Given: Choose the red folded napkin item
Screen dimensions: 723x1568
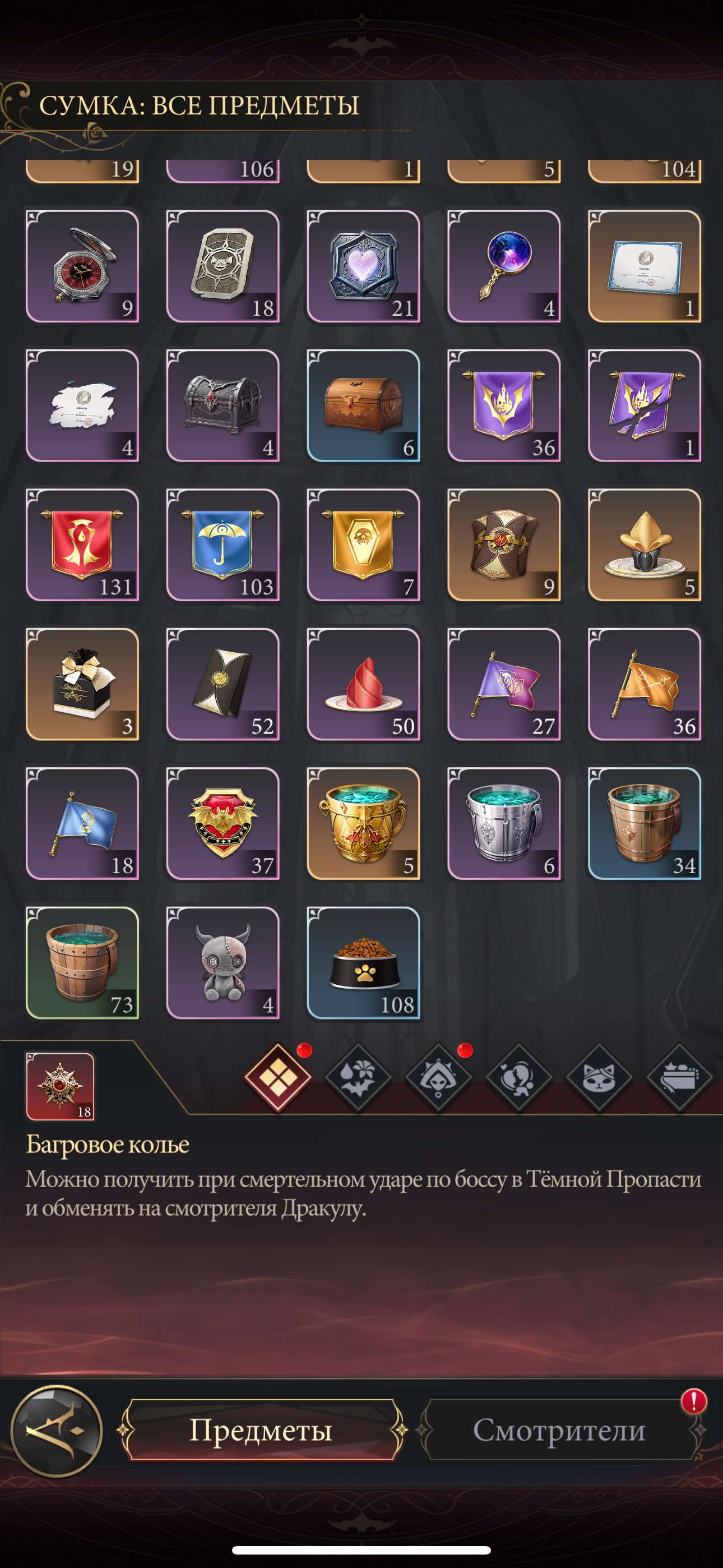Looking at the screenshot, I should [363, 684].
